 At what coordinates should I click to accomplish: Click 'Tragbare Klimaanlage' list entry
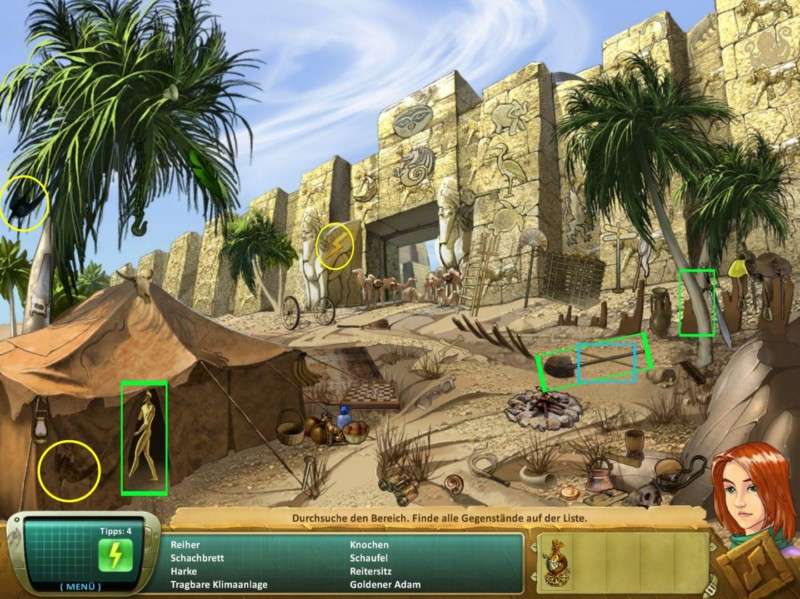(x=218, y=585)
